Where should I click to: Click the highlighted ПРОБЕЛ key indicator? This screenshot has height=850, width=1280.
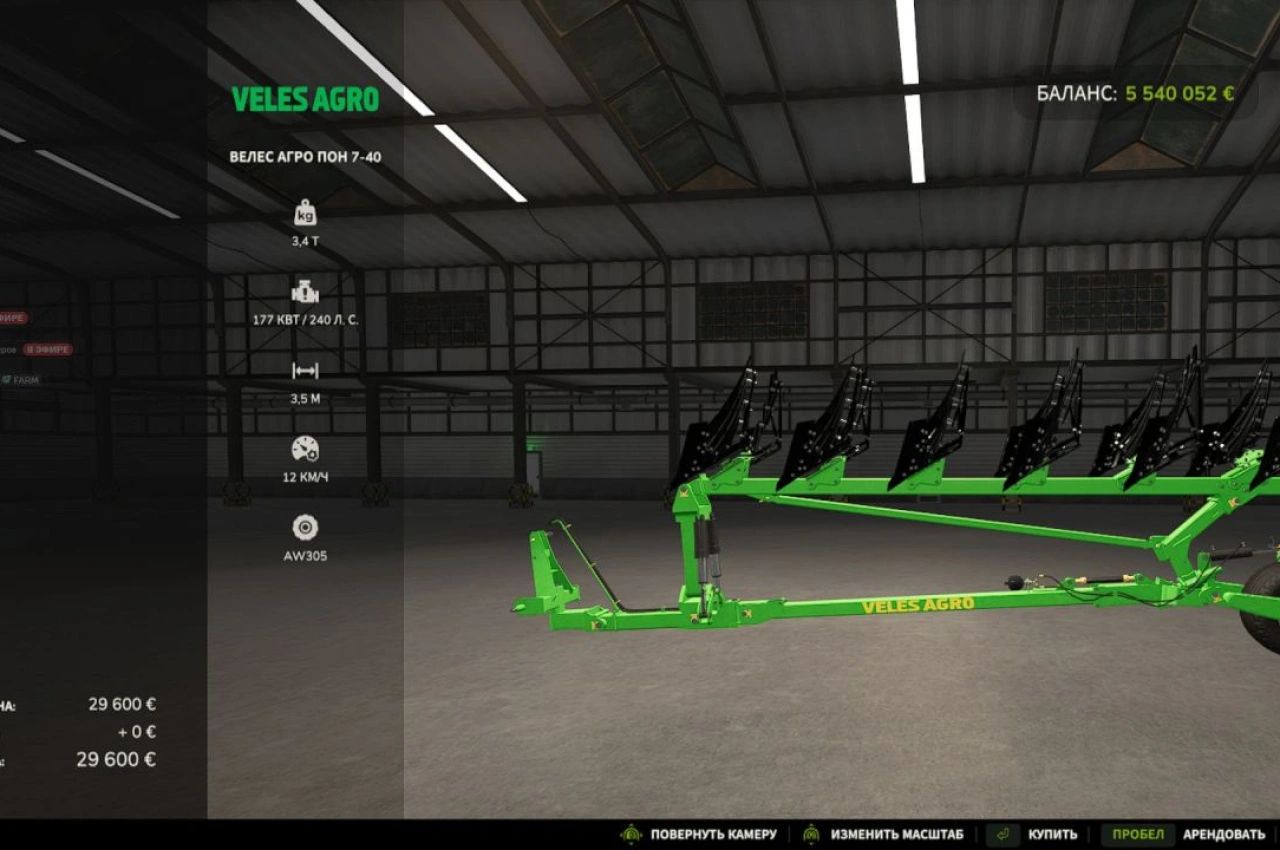1138,833
